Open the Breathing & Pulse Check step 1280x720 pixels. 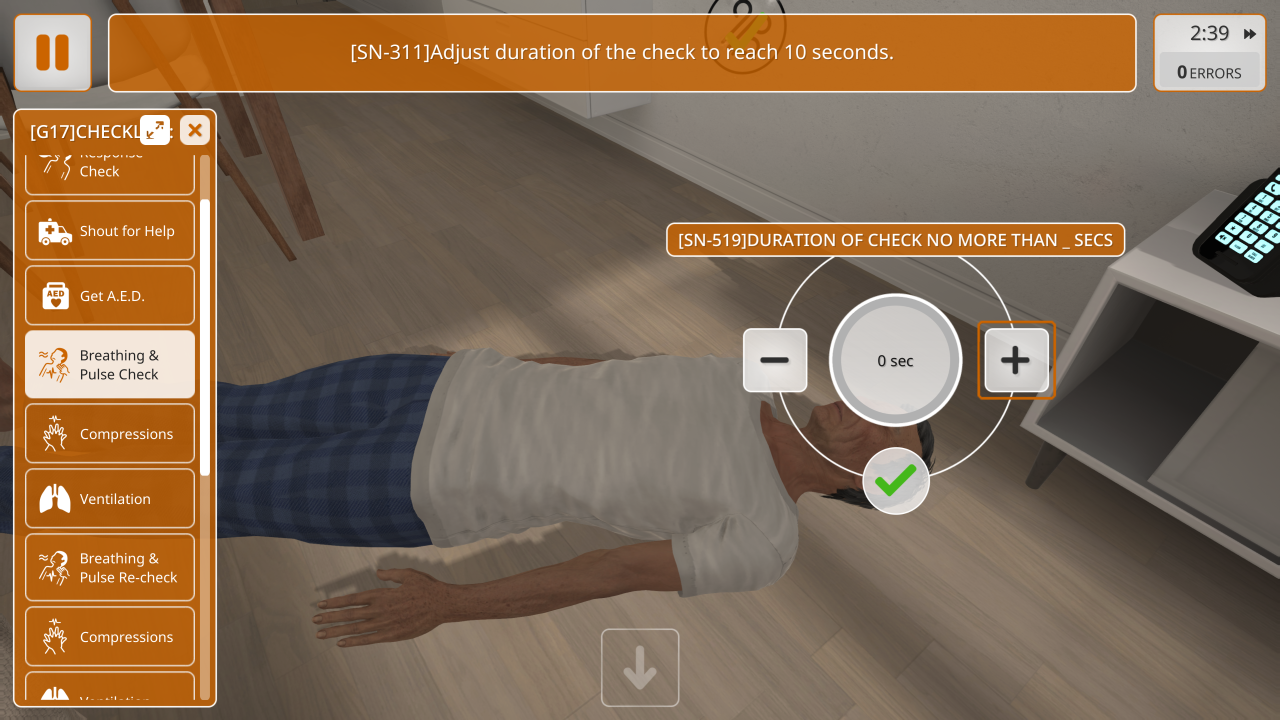[x=110, y=365]
